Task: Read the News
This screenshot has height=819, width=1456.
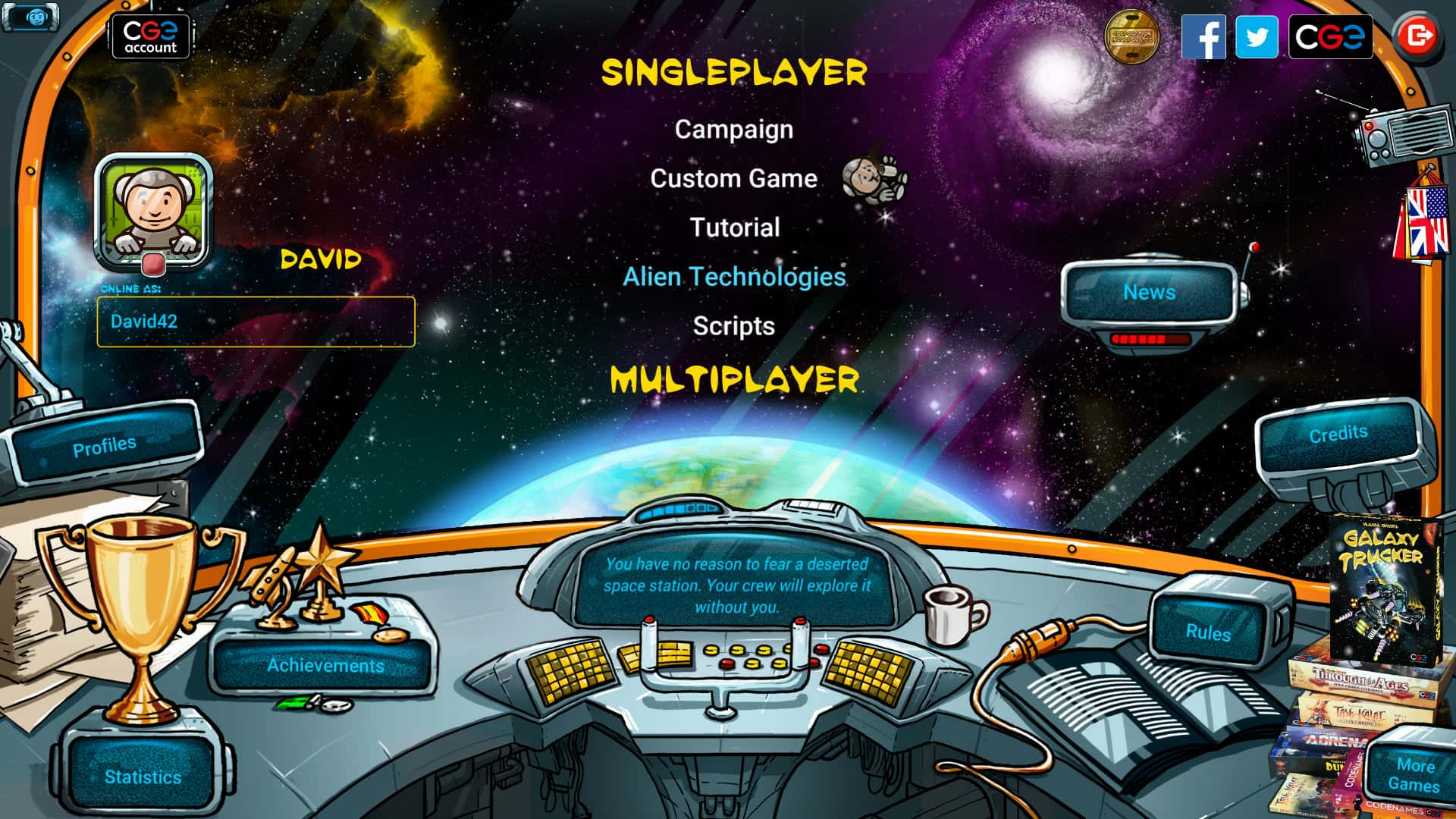Action: click(1149, 292)
